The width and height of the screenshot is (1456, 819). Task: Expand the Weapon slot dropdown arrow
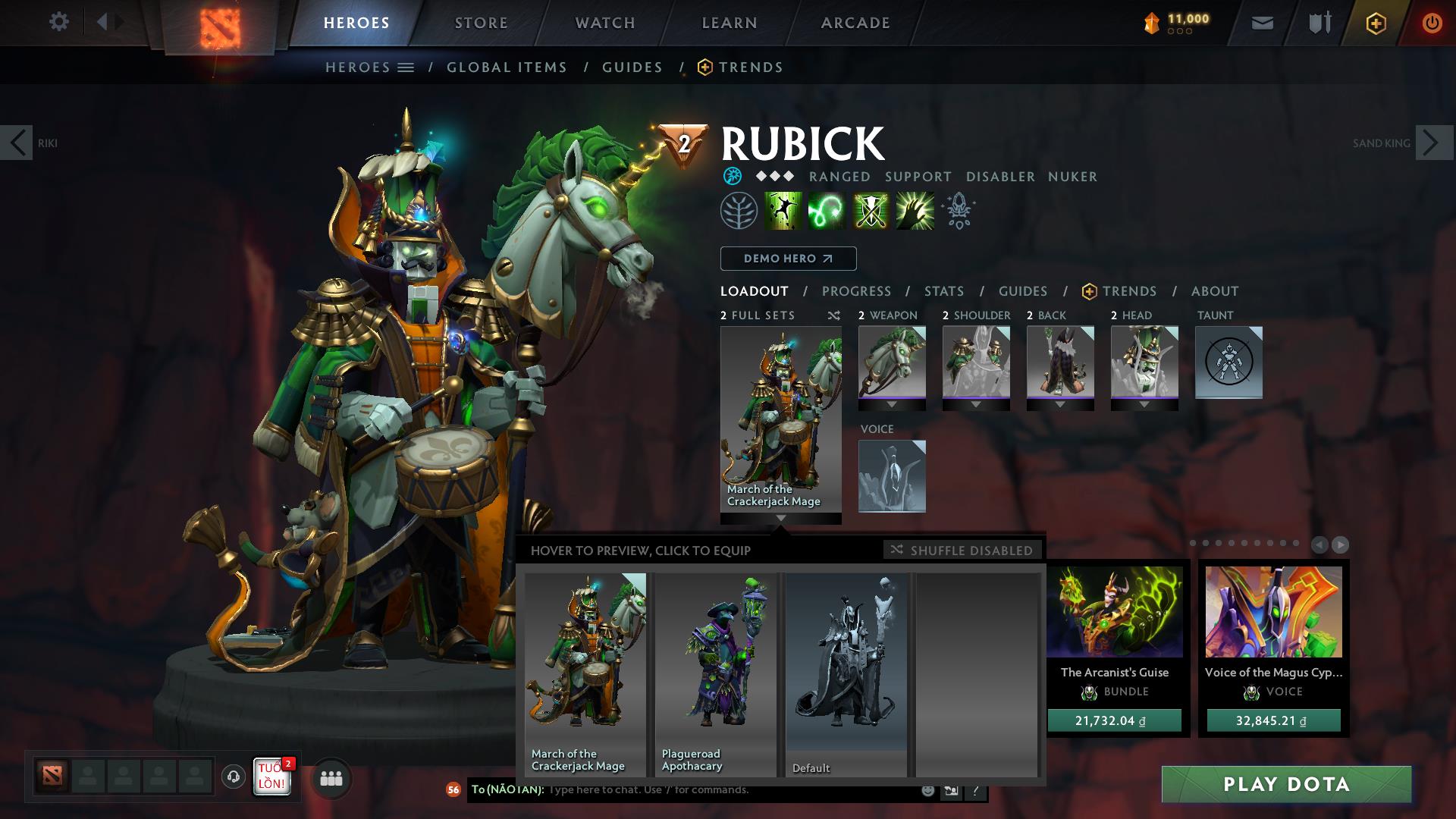point(892,405)
